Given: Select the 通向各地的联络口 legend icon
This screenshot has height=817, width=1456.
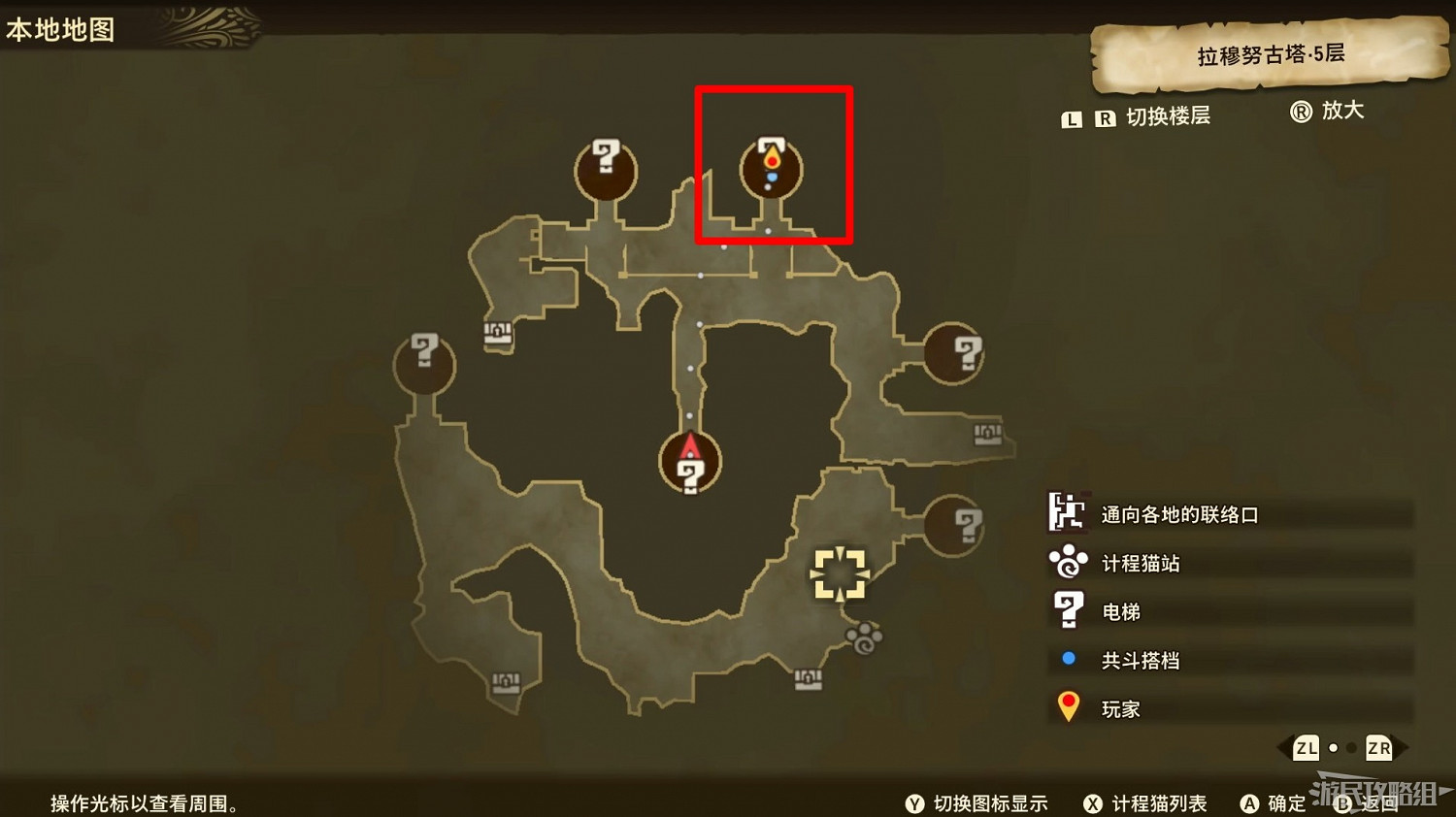Looking at the screenshot, I should click(1068, 514).
